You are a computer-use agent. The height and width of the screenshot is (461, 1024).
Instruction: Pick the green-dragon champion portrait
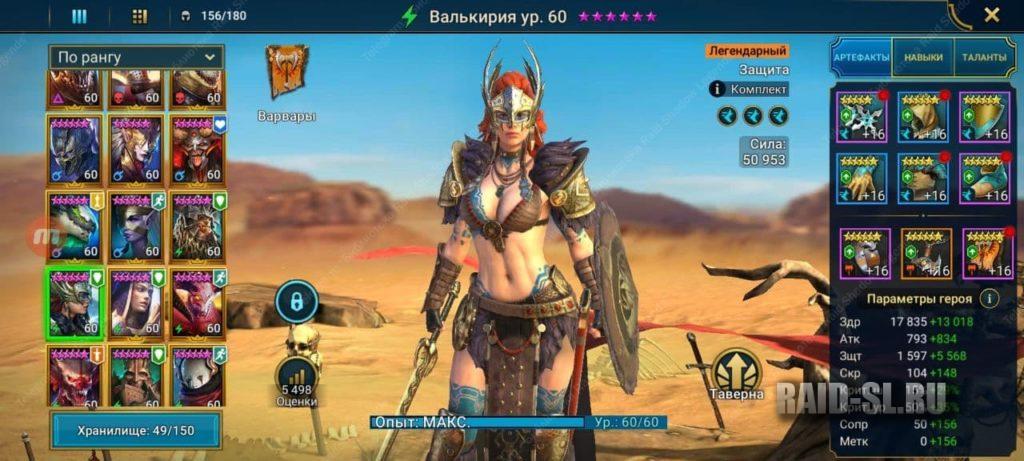tap(73, 226)
